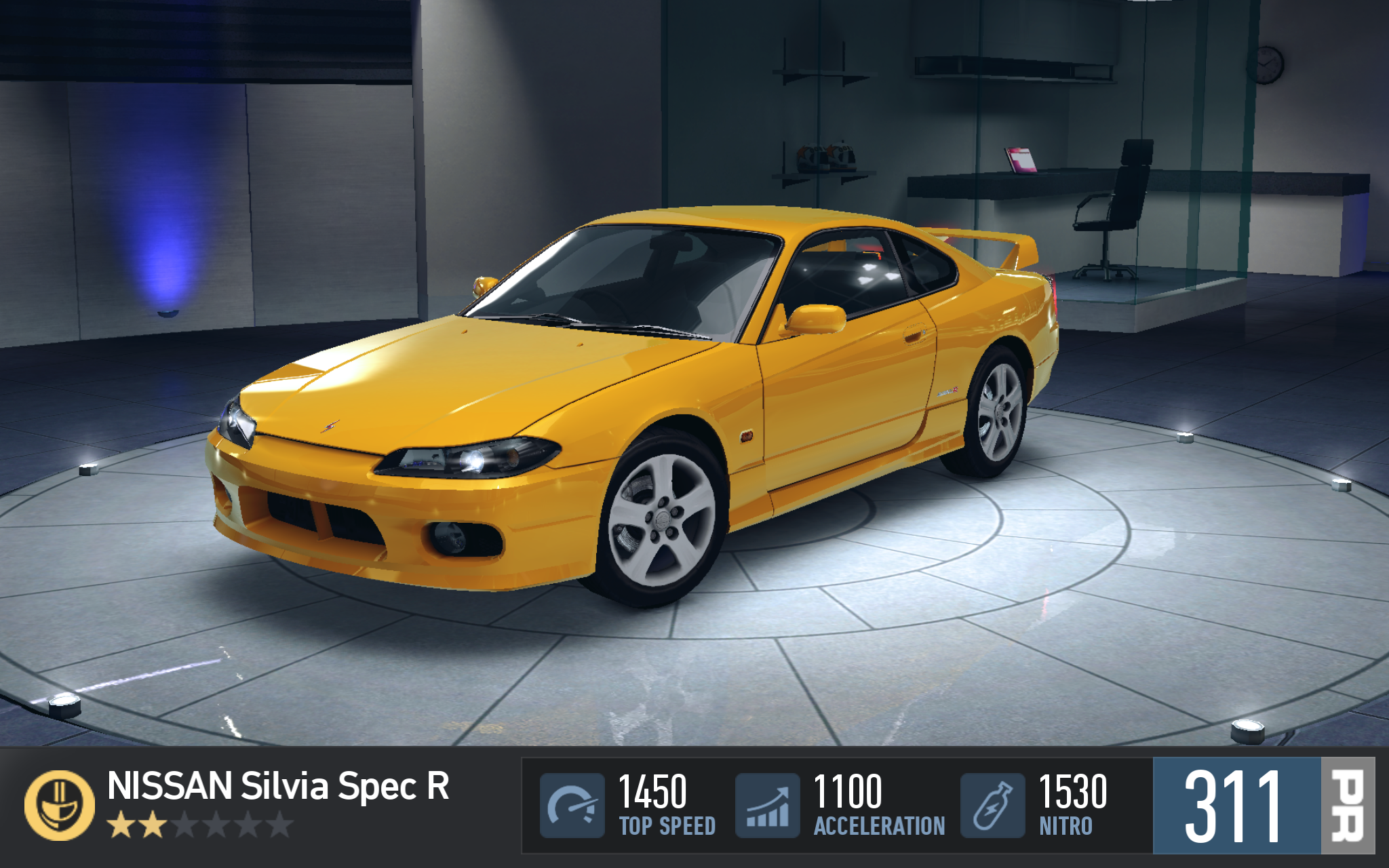The width and height of the screenshot is (1389, 868).
Task: Open the 311 PR rating panel
Action: (1263, 806)
